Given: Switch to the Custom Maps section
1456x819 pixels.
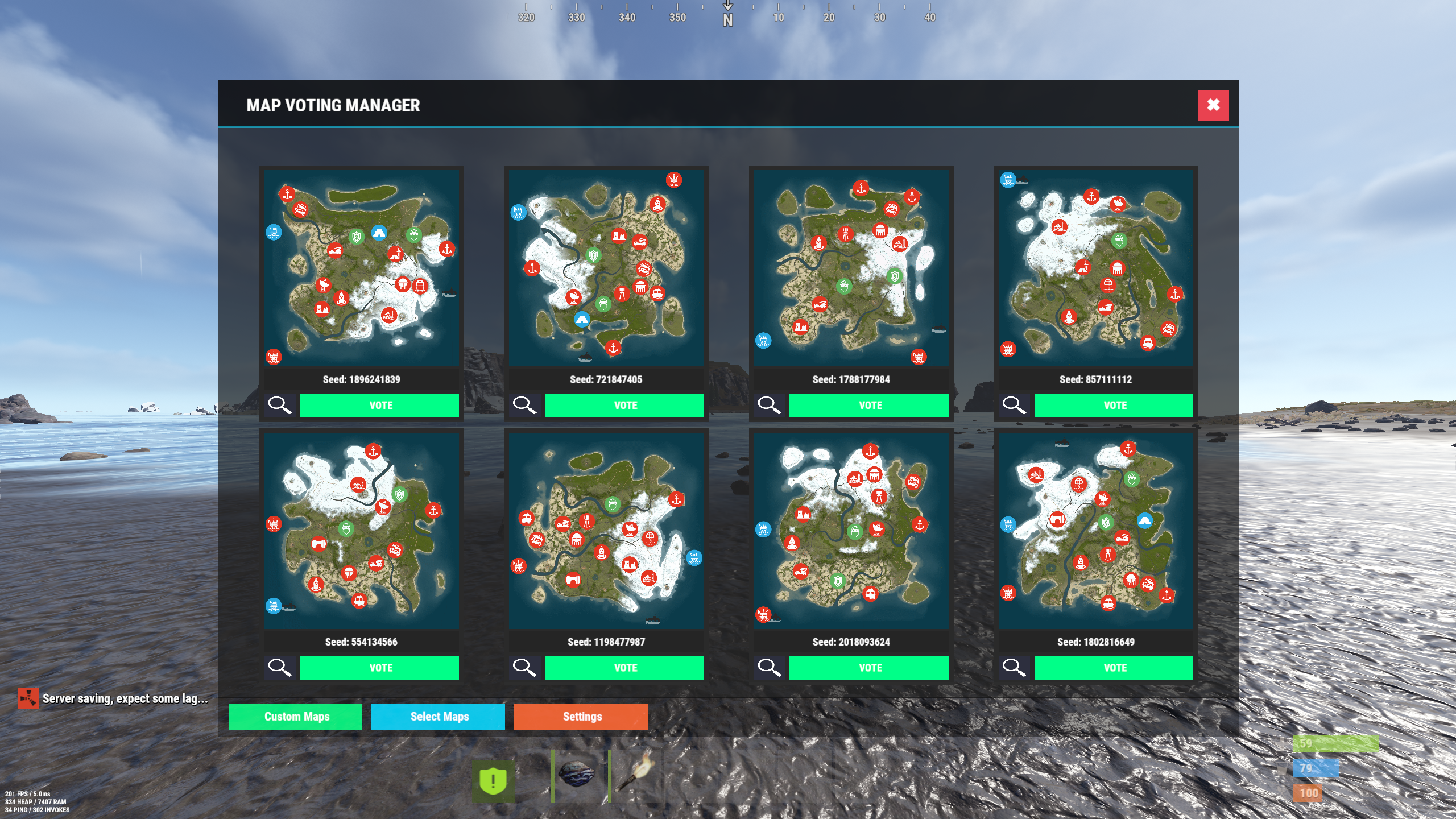Looking at the screenshot, I should pos(295,717).
